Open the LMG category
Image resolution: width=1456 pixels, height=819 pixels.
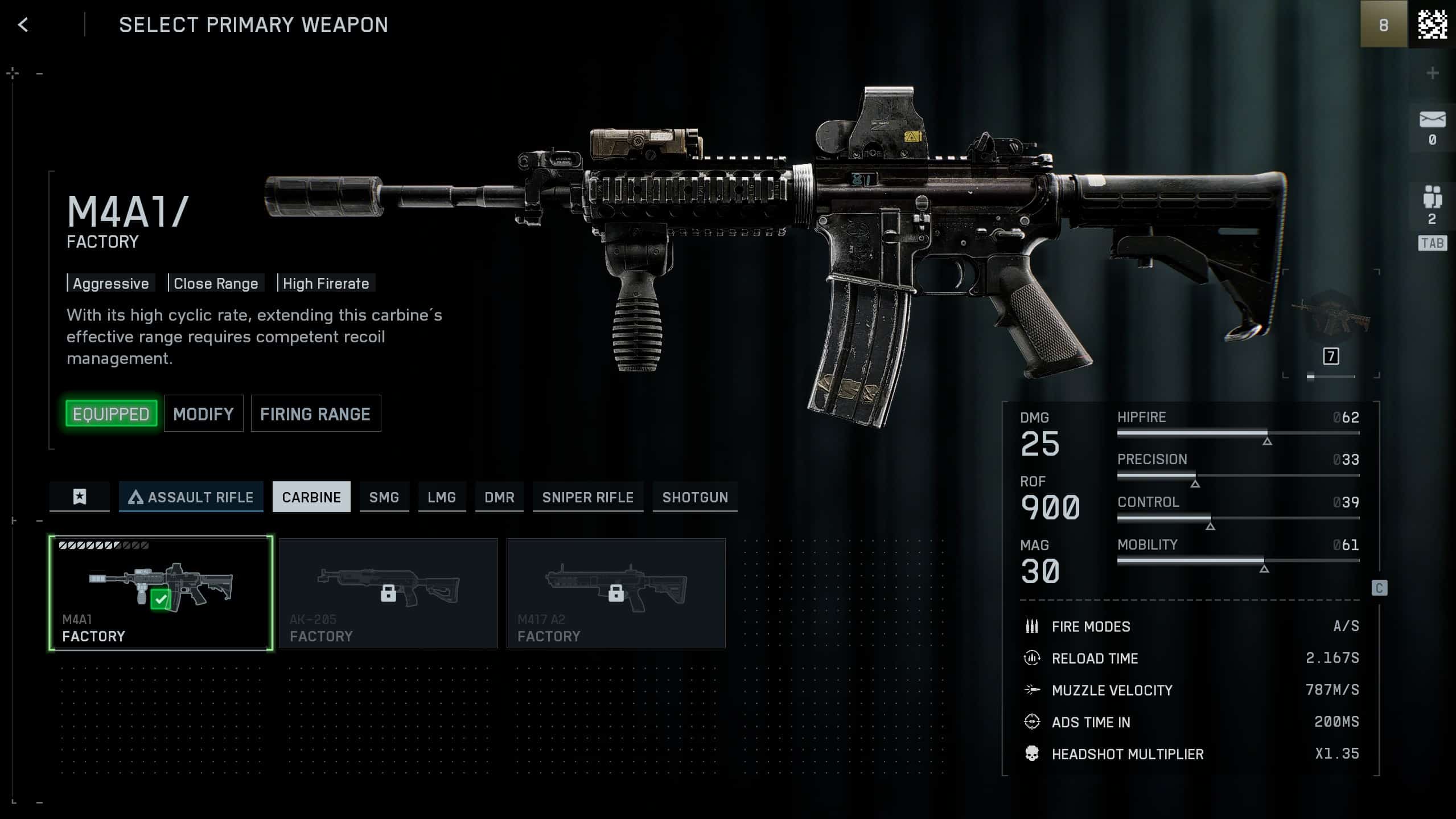click(442, 497)
